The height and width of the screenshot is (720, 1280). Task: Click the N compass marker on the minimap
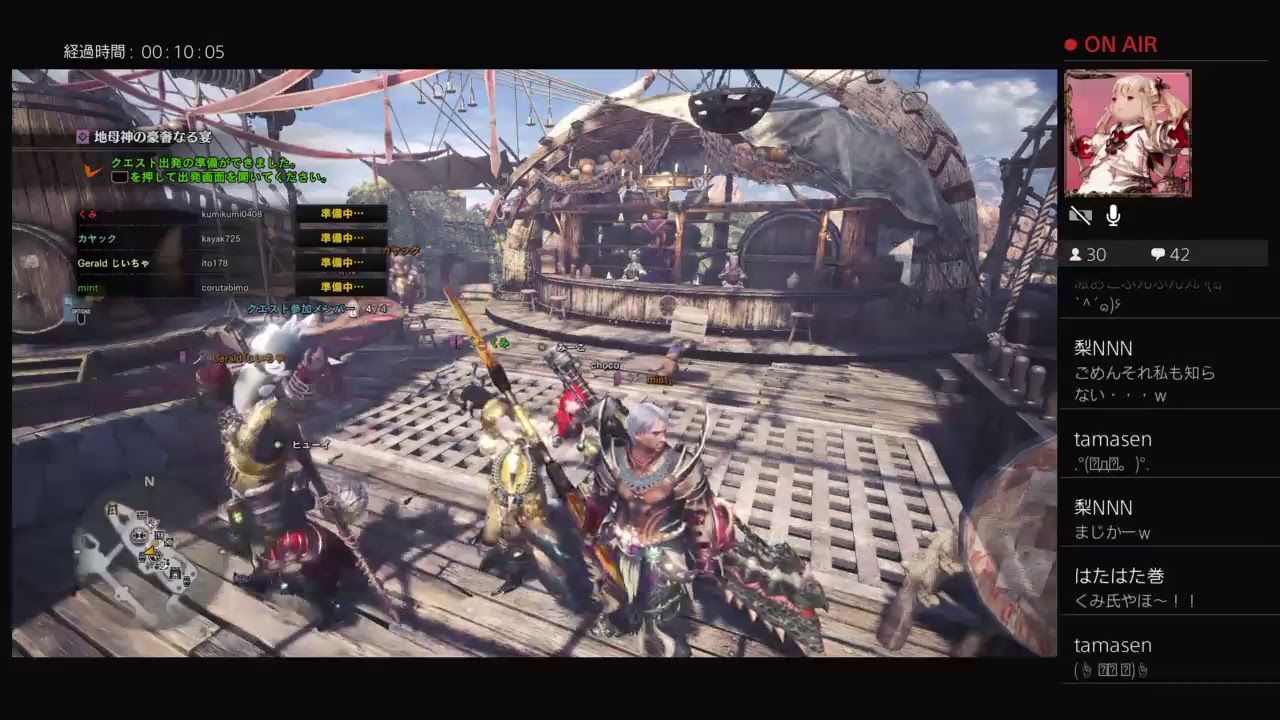(x=149, y=481)
